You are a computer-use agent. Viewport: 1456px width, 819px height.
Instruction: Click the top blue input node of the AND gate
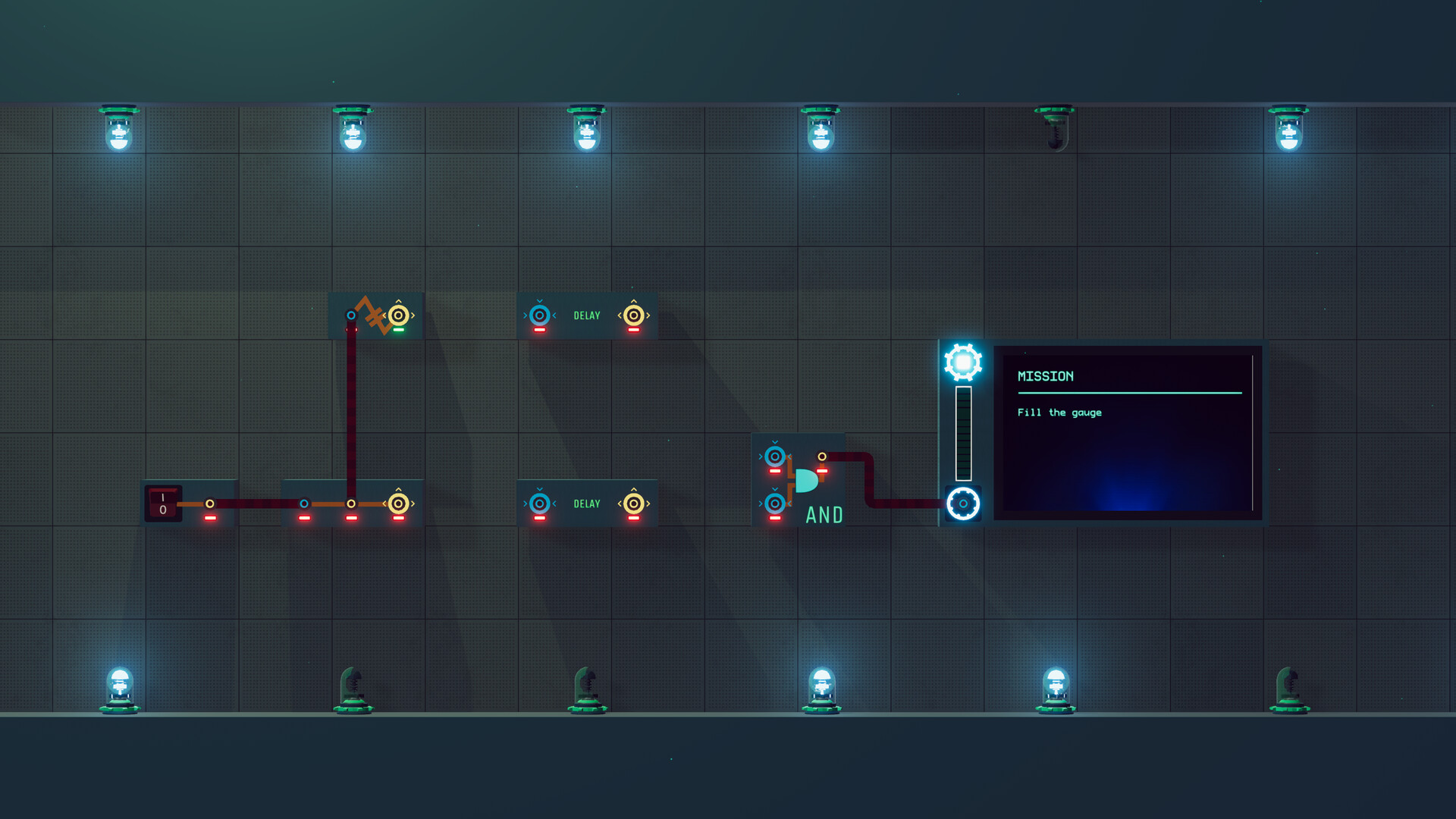[x=774, y=456]
